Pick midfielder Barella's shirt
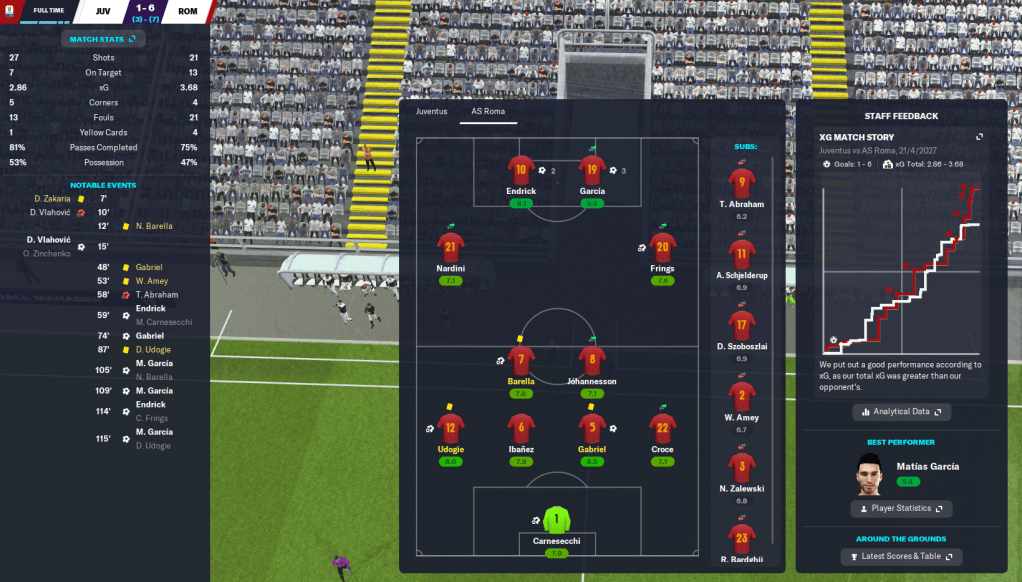This screenshot has width=1022, height=582. (521, 360)
